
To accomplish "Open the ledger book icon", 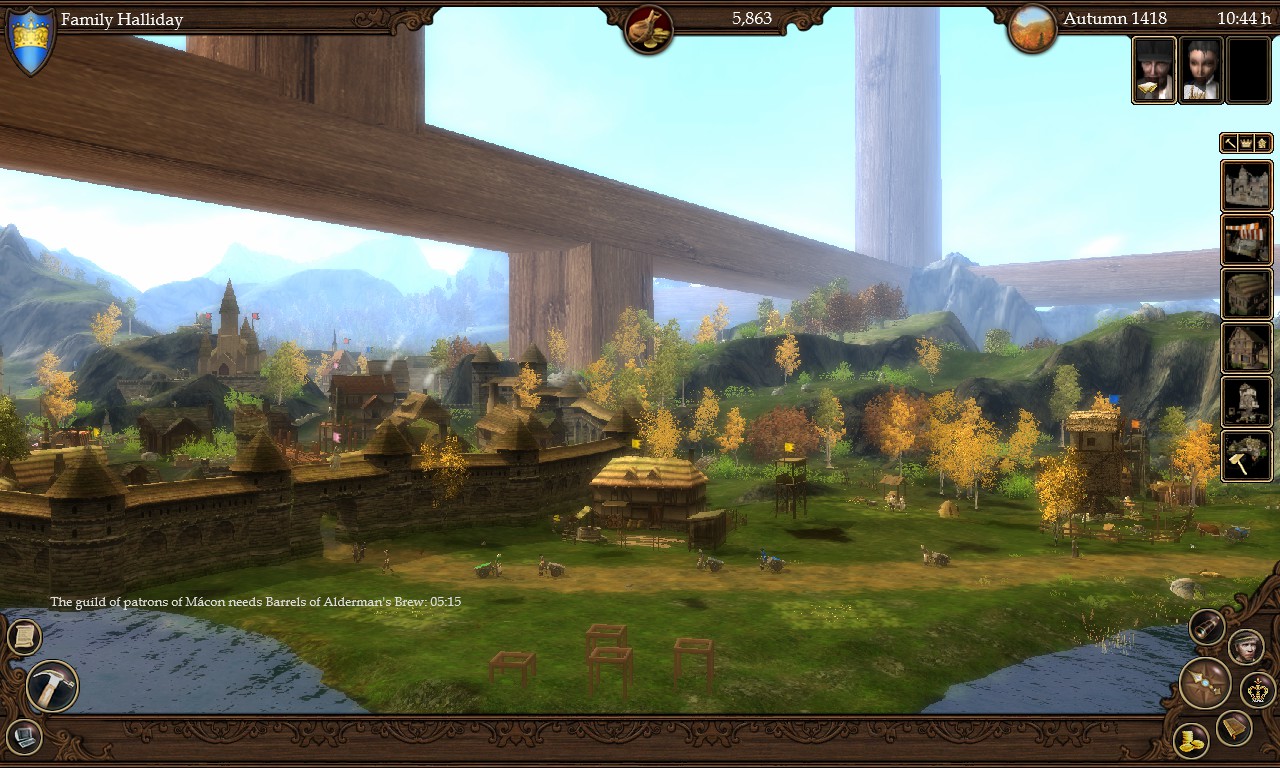I will 1234,726.
